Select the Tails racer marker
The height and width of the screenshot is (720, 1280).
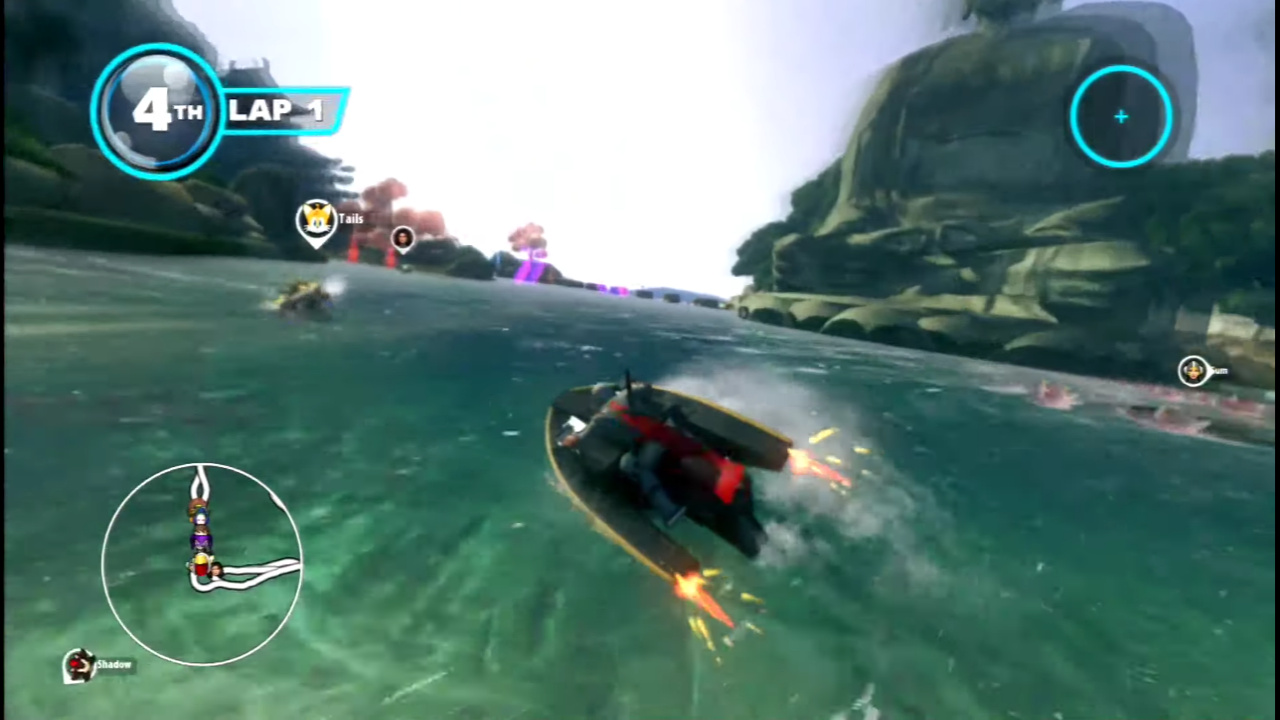(316, 220)
